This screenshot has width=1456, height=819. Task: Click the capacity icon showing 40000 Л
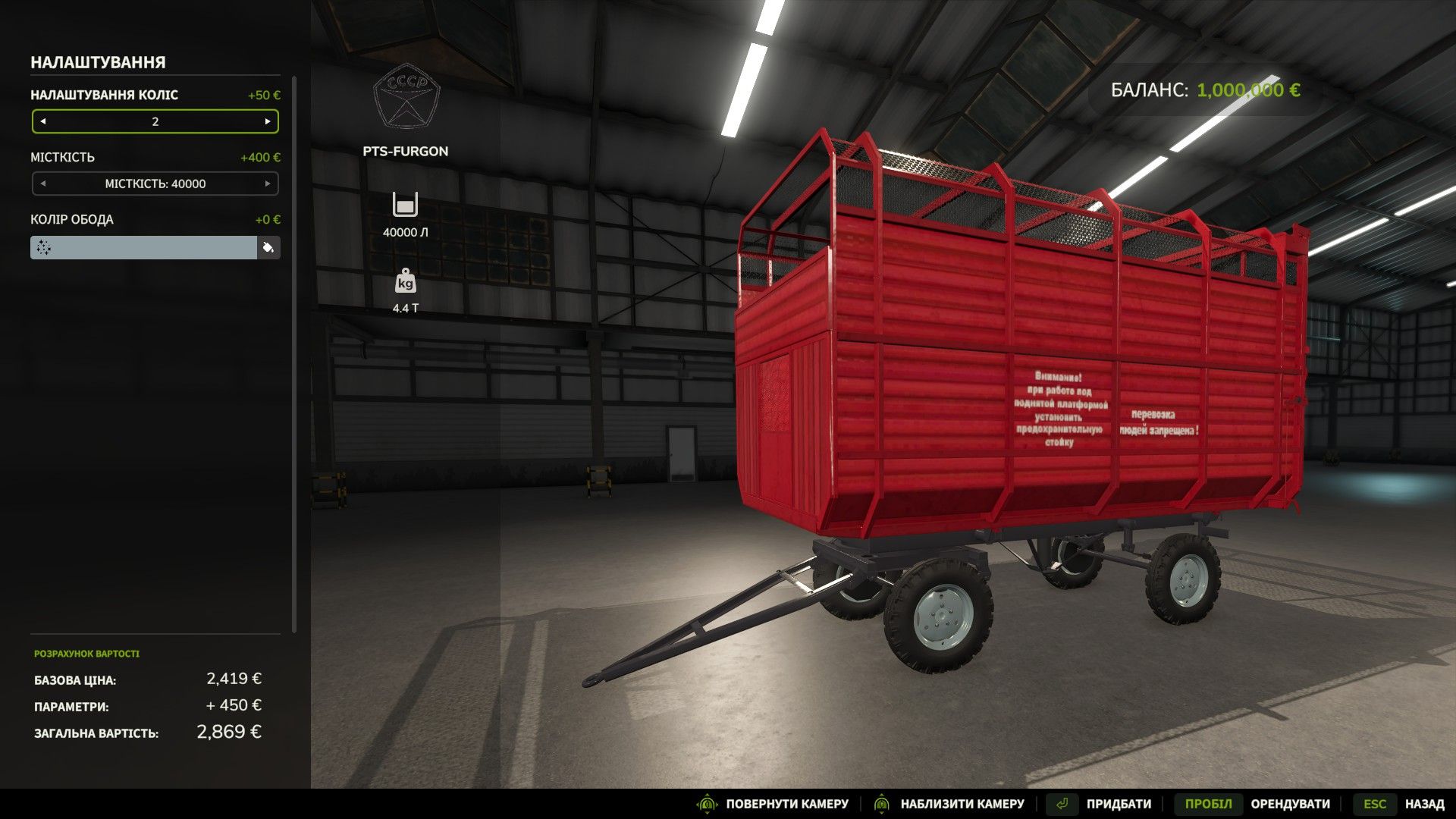pyautogui.click(x=406, y=204)
